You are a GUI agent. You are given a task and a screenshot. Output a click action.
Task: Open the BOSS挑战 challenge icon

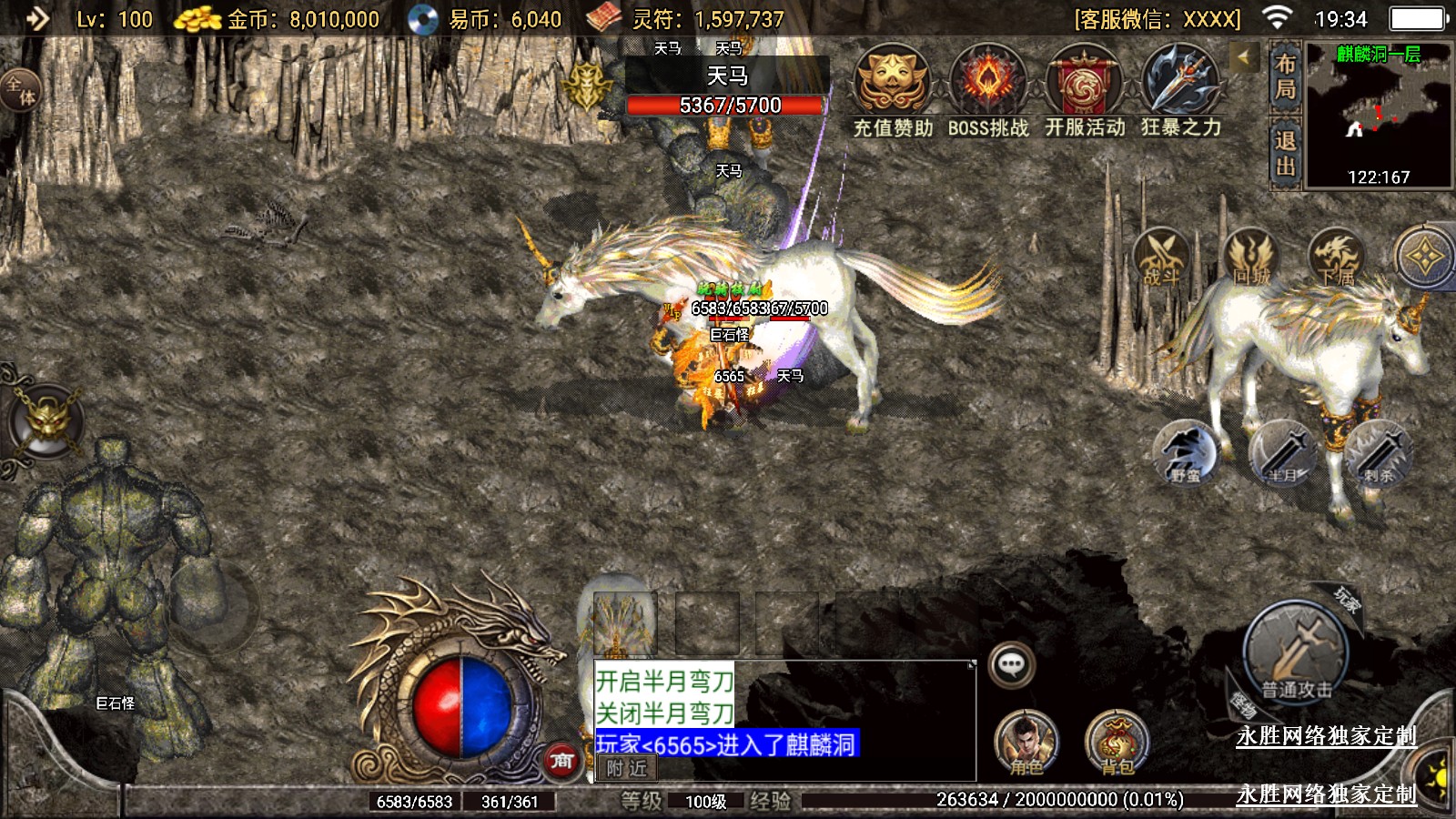(x=988, y=84)
